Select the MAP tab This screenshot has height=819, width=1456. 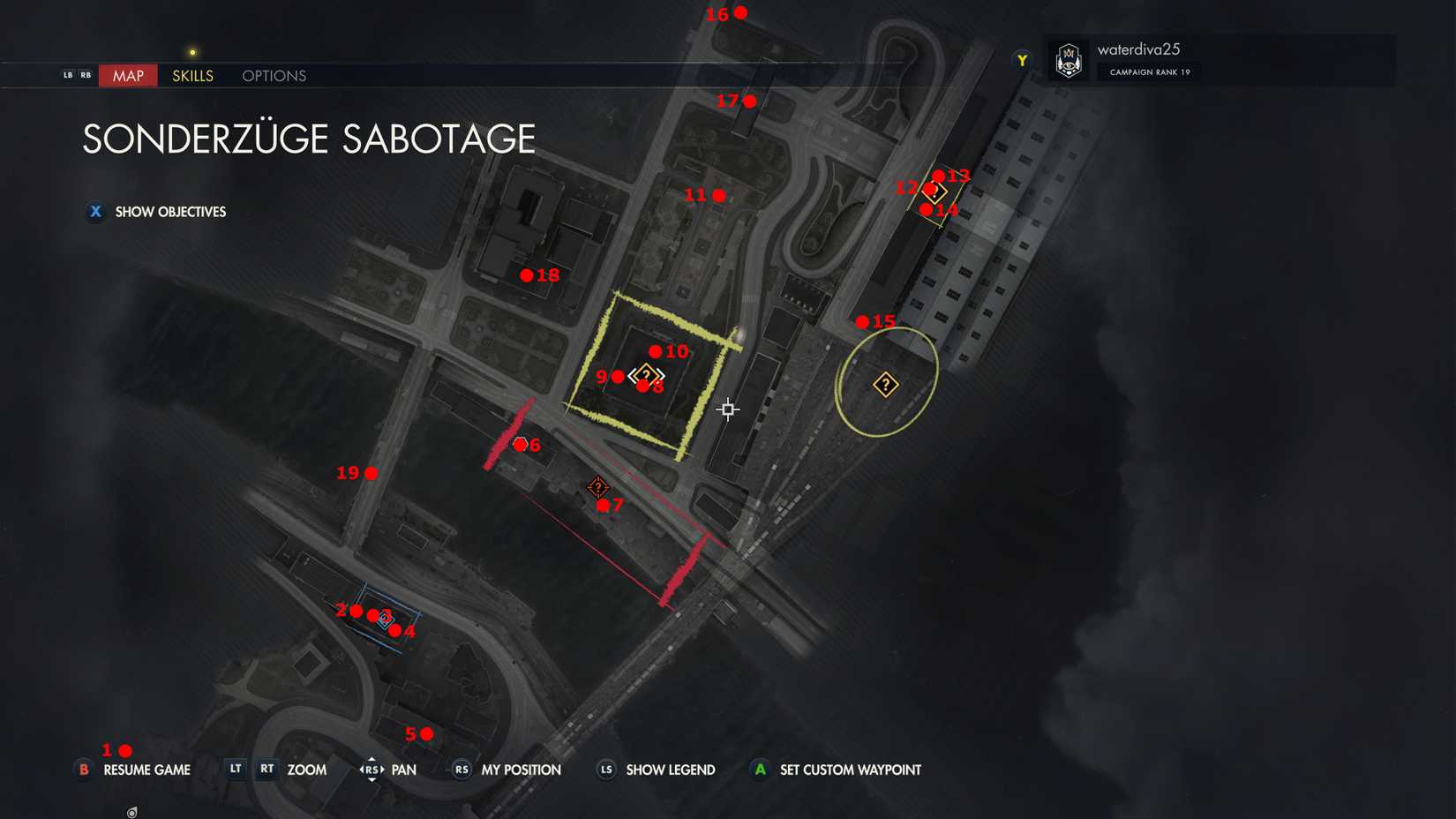(x=127, y=75)
